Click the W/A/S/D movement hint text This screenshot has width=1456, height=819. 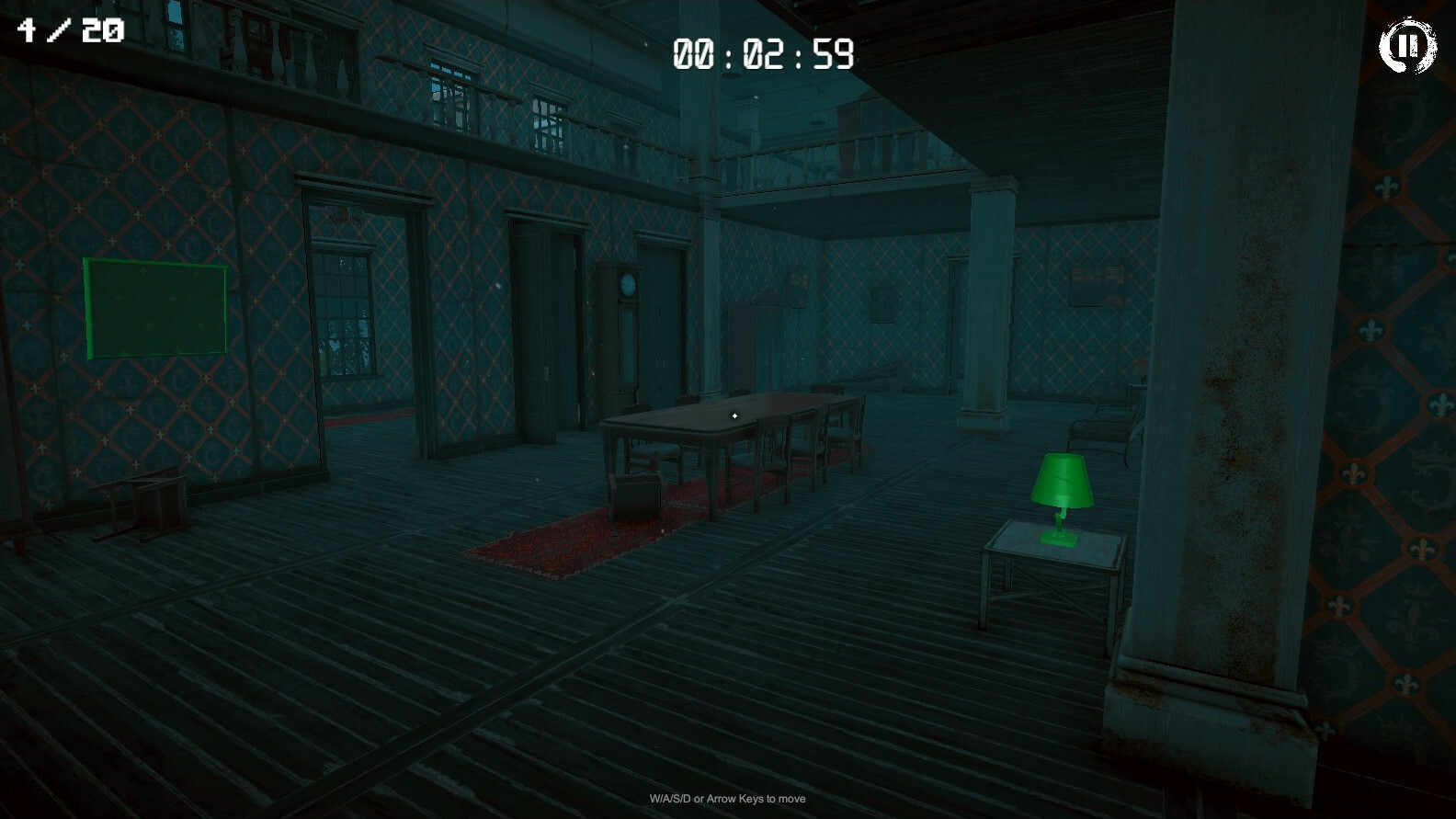pyautogui.click(x=727, y=799)
